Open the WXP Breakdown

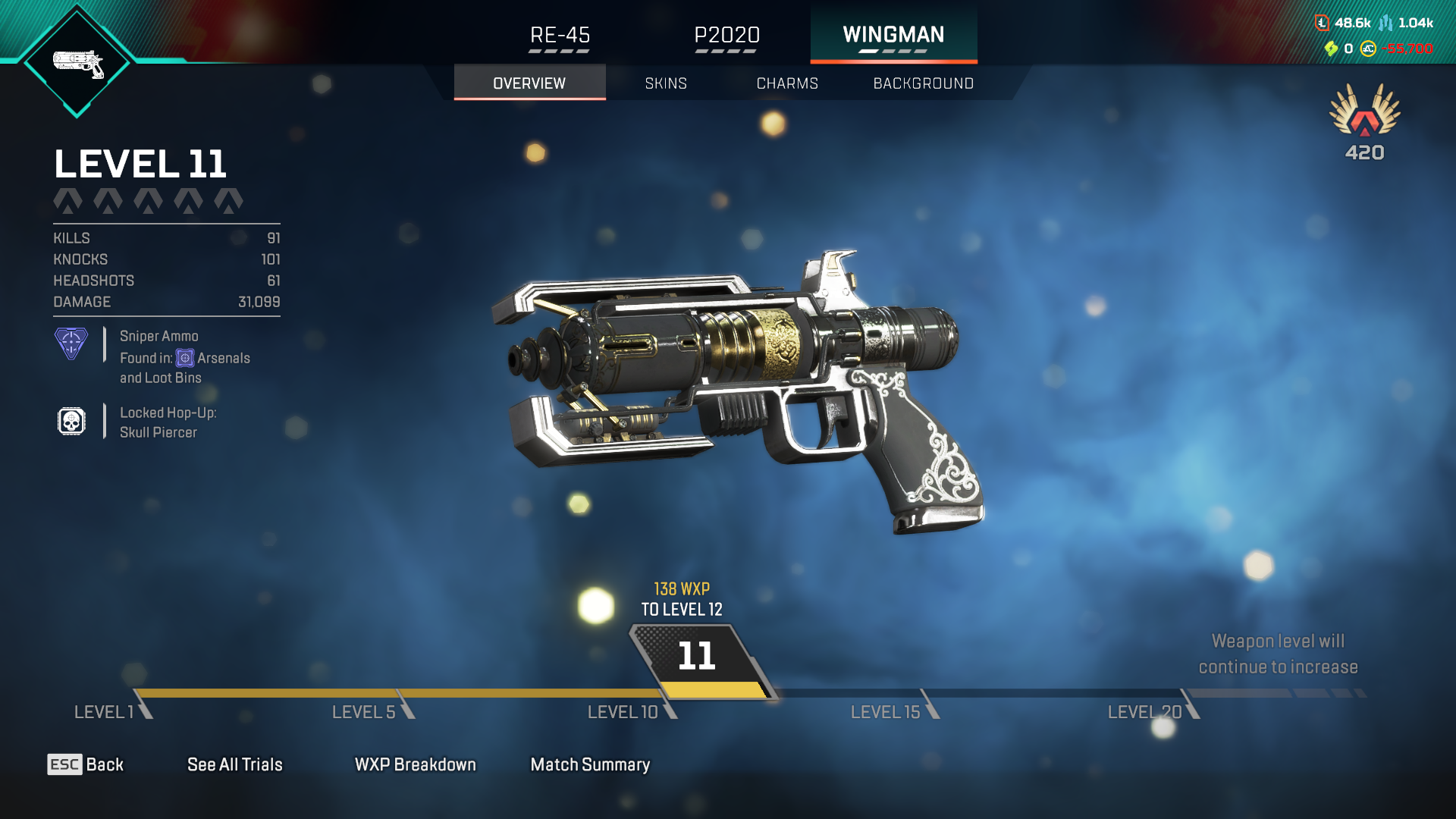pos(416,764)
